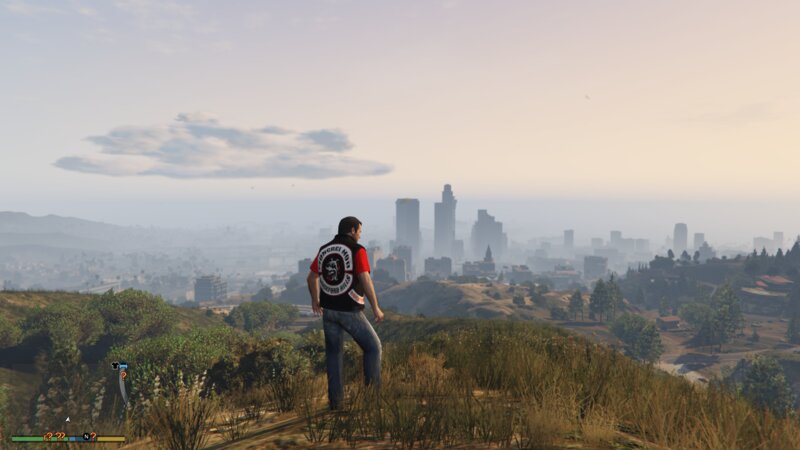Click the north compass marker on the minimap
This screenshot has height=450, width=800.
coord(86,436)
